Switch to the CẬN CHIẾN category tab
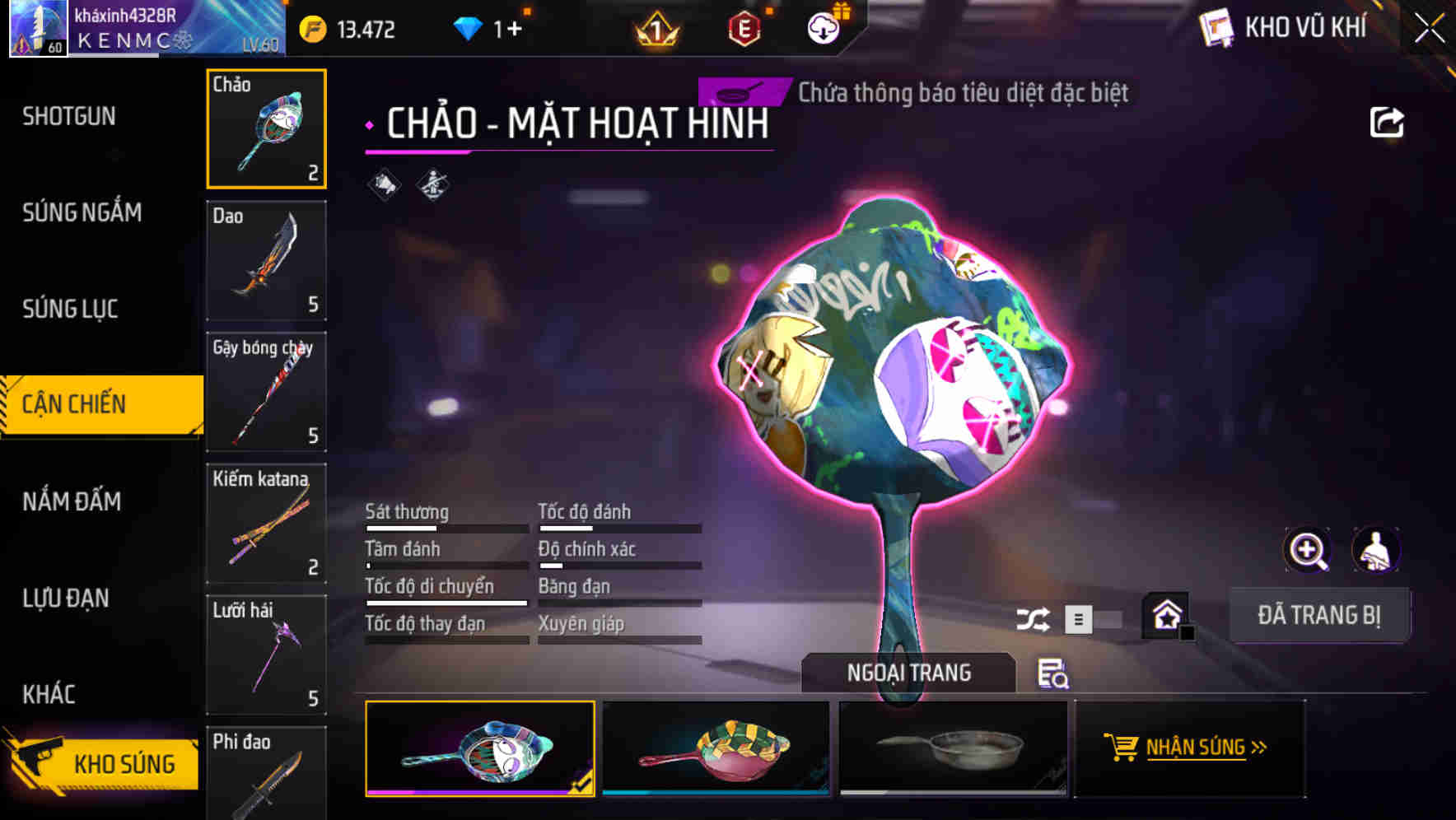The height and width of the screenshot is (820, 1456). pyautogui.click(x=74, y=404)
